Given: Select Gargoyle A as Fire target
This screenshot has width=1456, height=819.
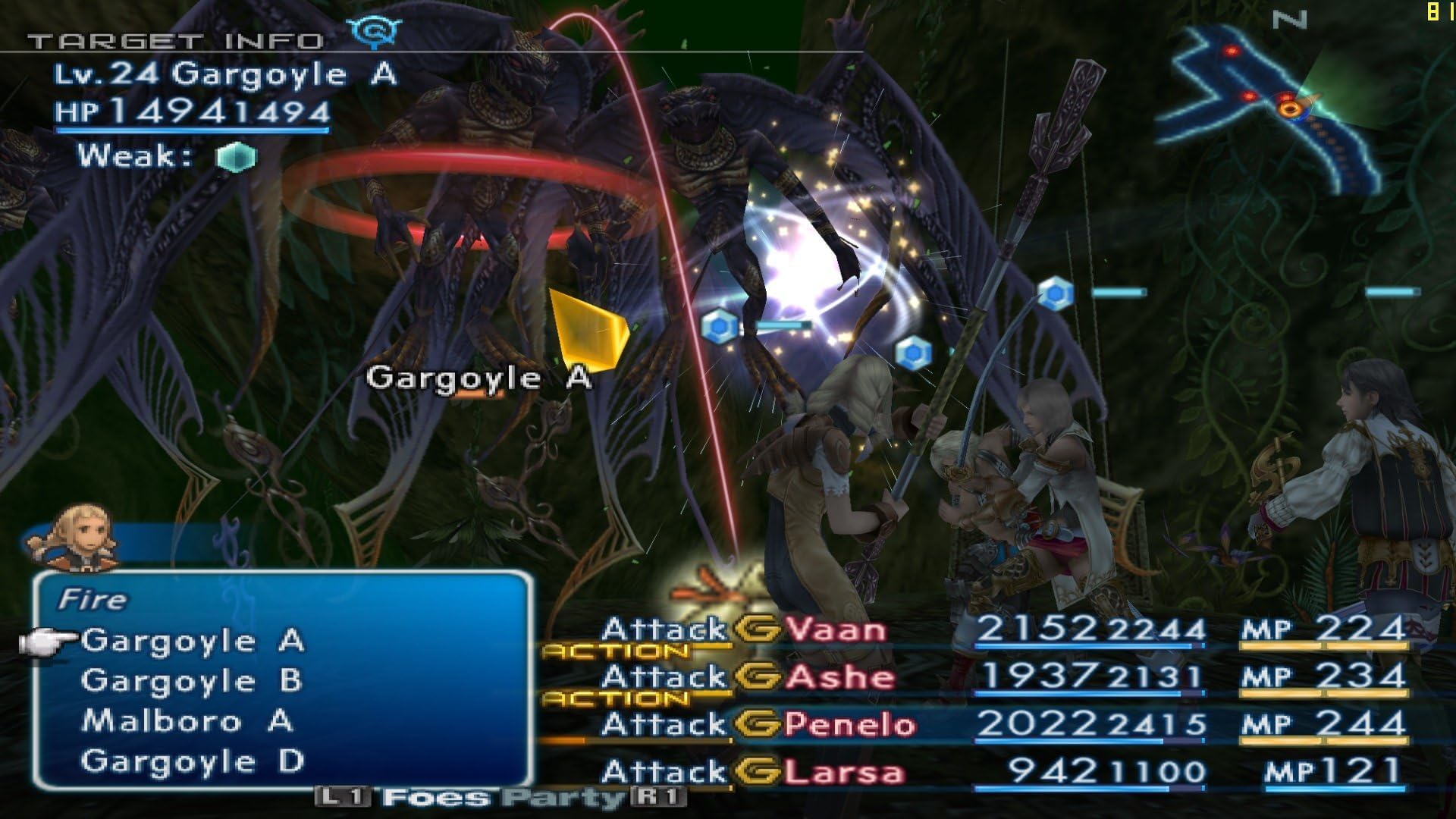Looking at the screenshot, I should point(193,642).
